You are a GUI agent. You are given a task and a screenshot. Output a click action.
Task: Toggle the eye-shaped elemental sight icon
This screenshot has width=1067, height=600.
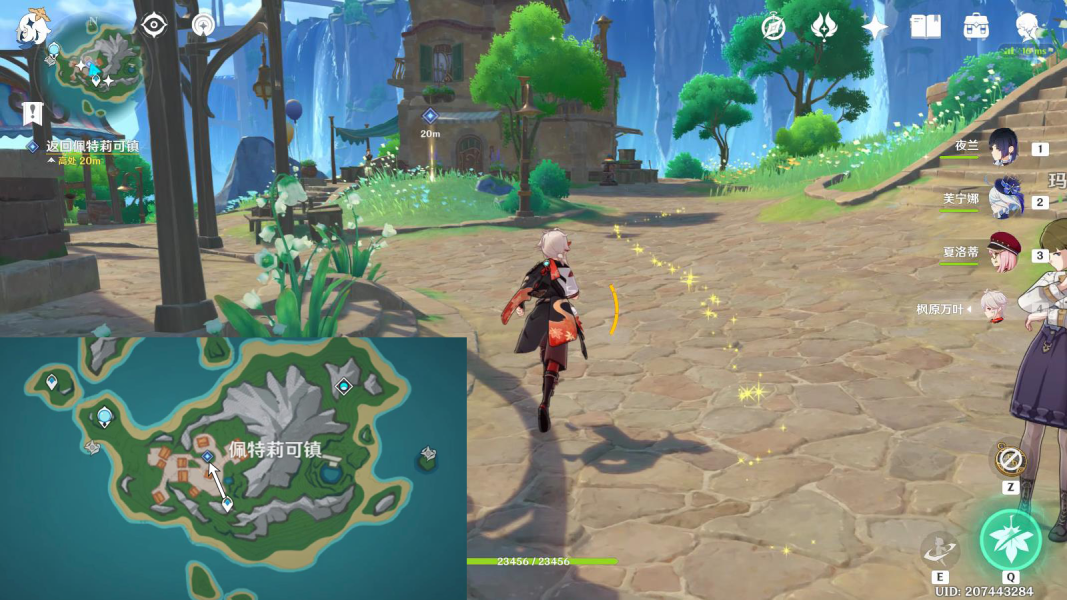[x=153, y=24]
